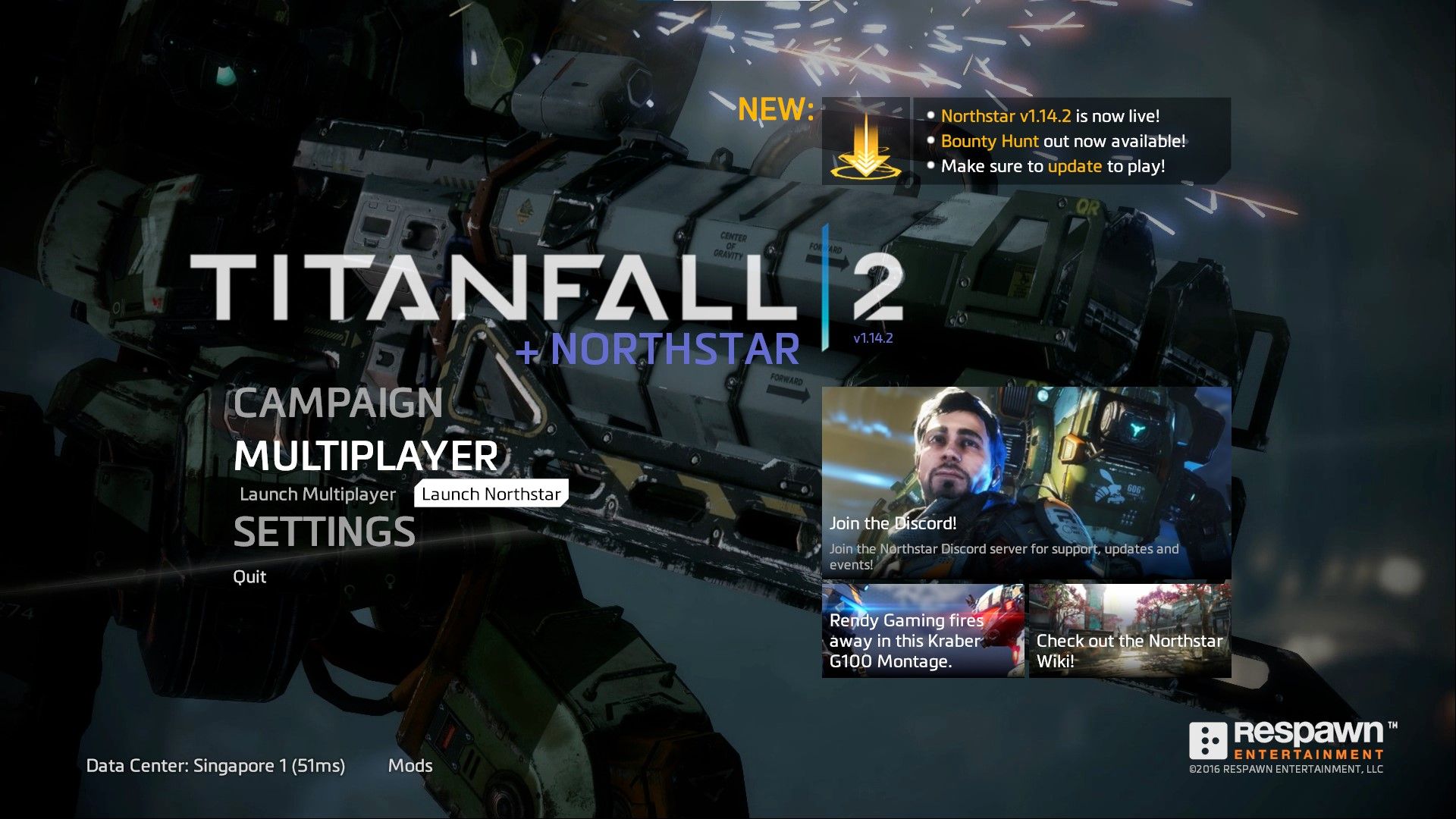Image resolution: width=1456 pixels, height=819 pixels.
Task: Click the Launch Northstar button
Action: click(x=491, y=493)
